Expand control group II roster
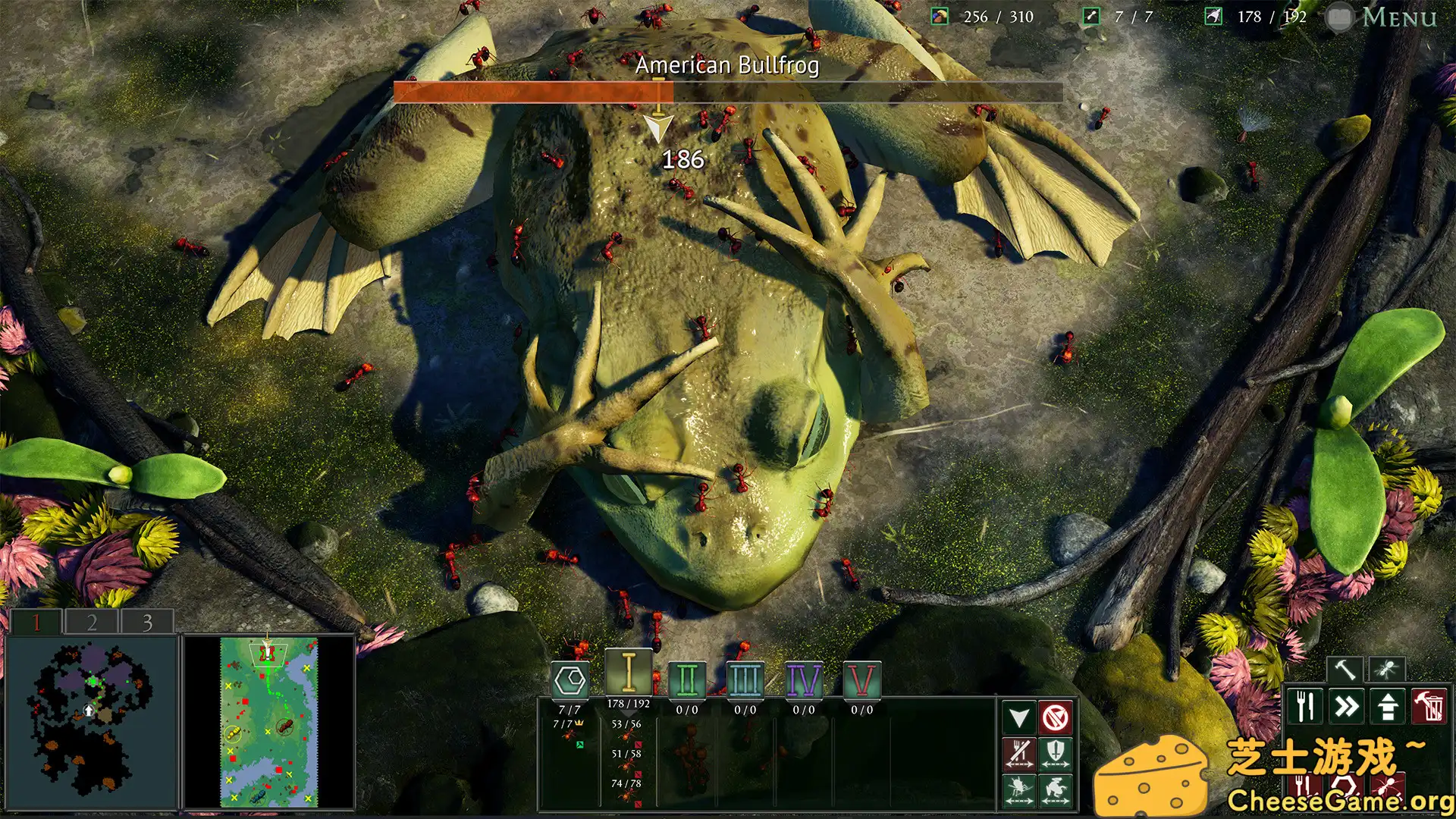 (686, 681)
